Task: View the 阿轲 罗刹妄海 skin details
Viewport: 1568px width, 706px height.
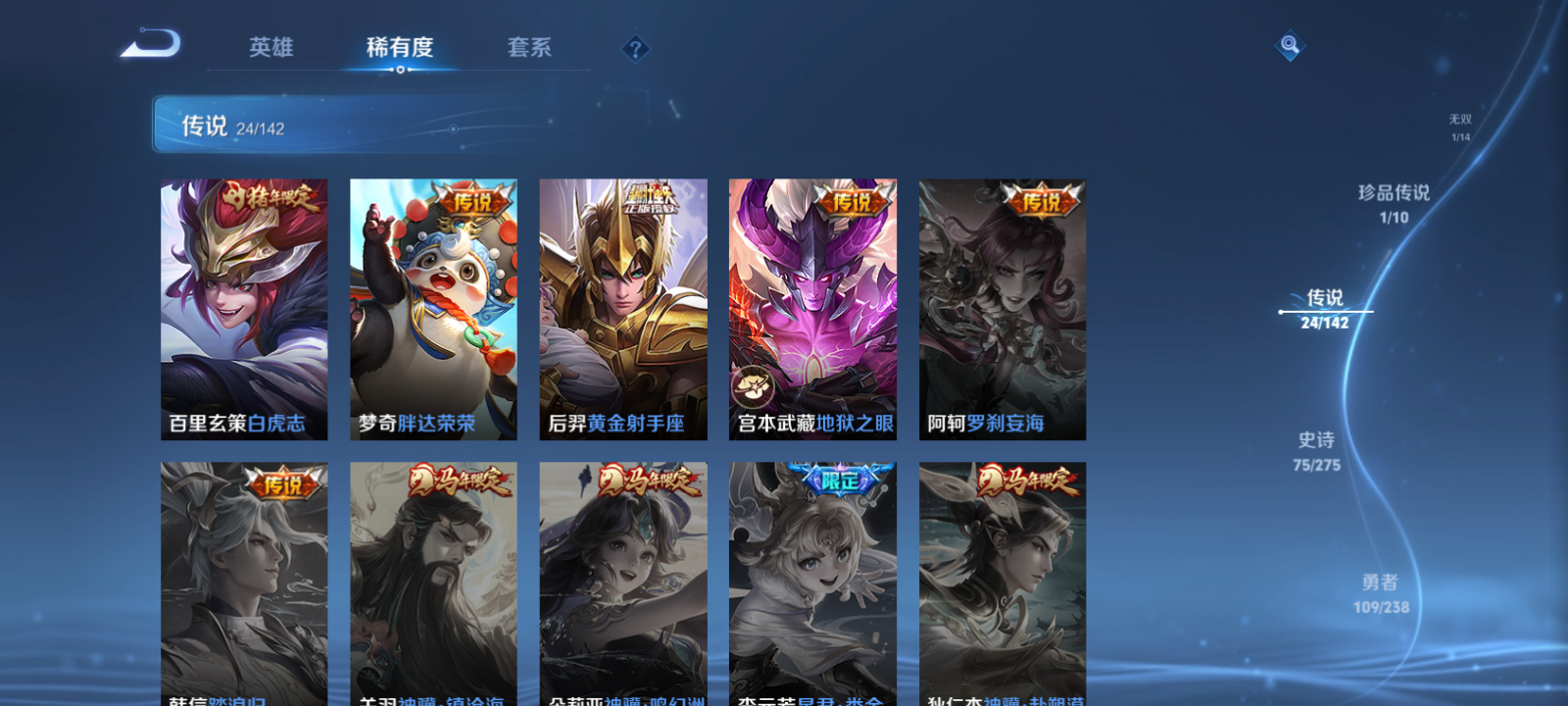Action: (1002, 304)
